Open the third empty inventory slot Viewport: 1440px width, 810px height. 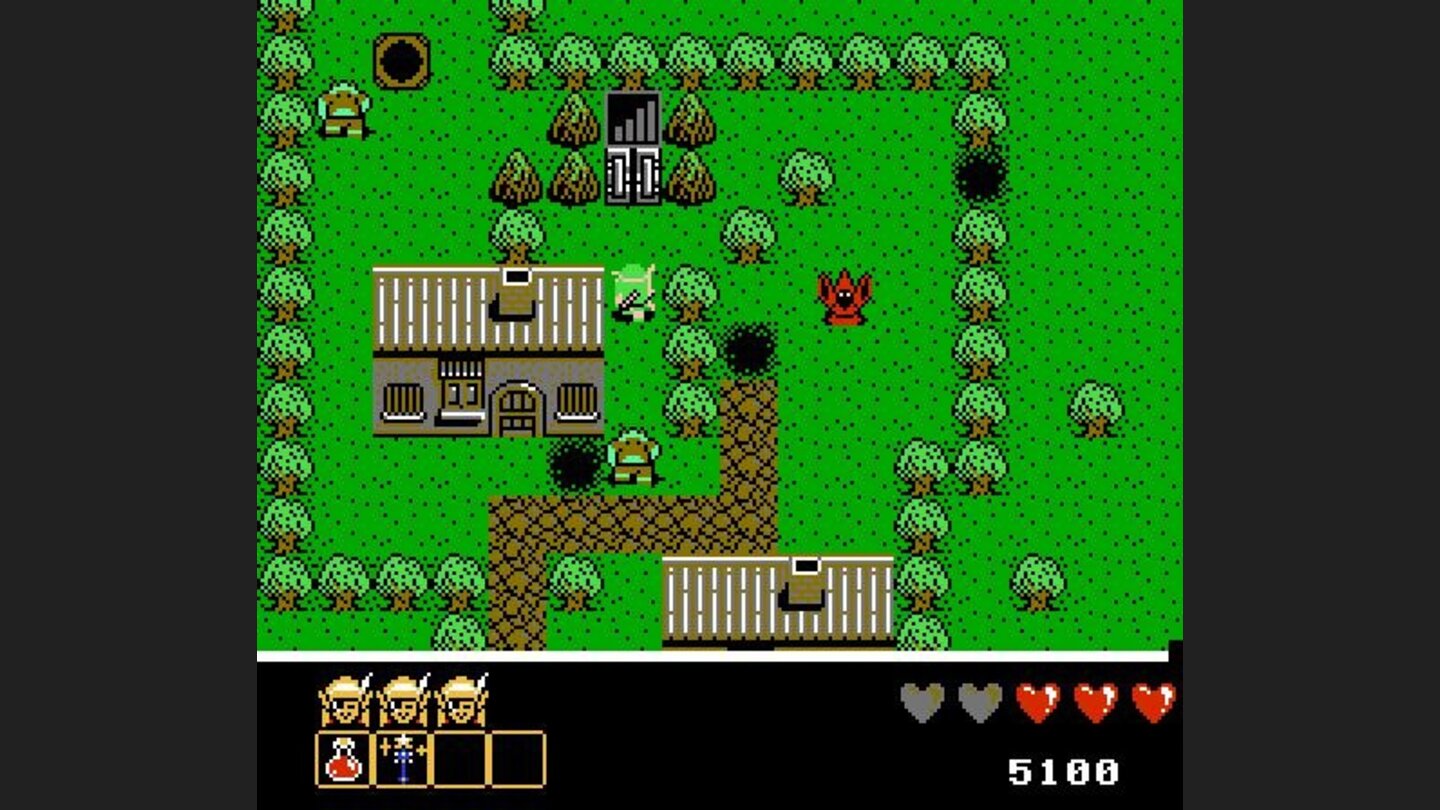[x=458, y=761]
